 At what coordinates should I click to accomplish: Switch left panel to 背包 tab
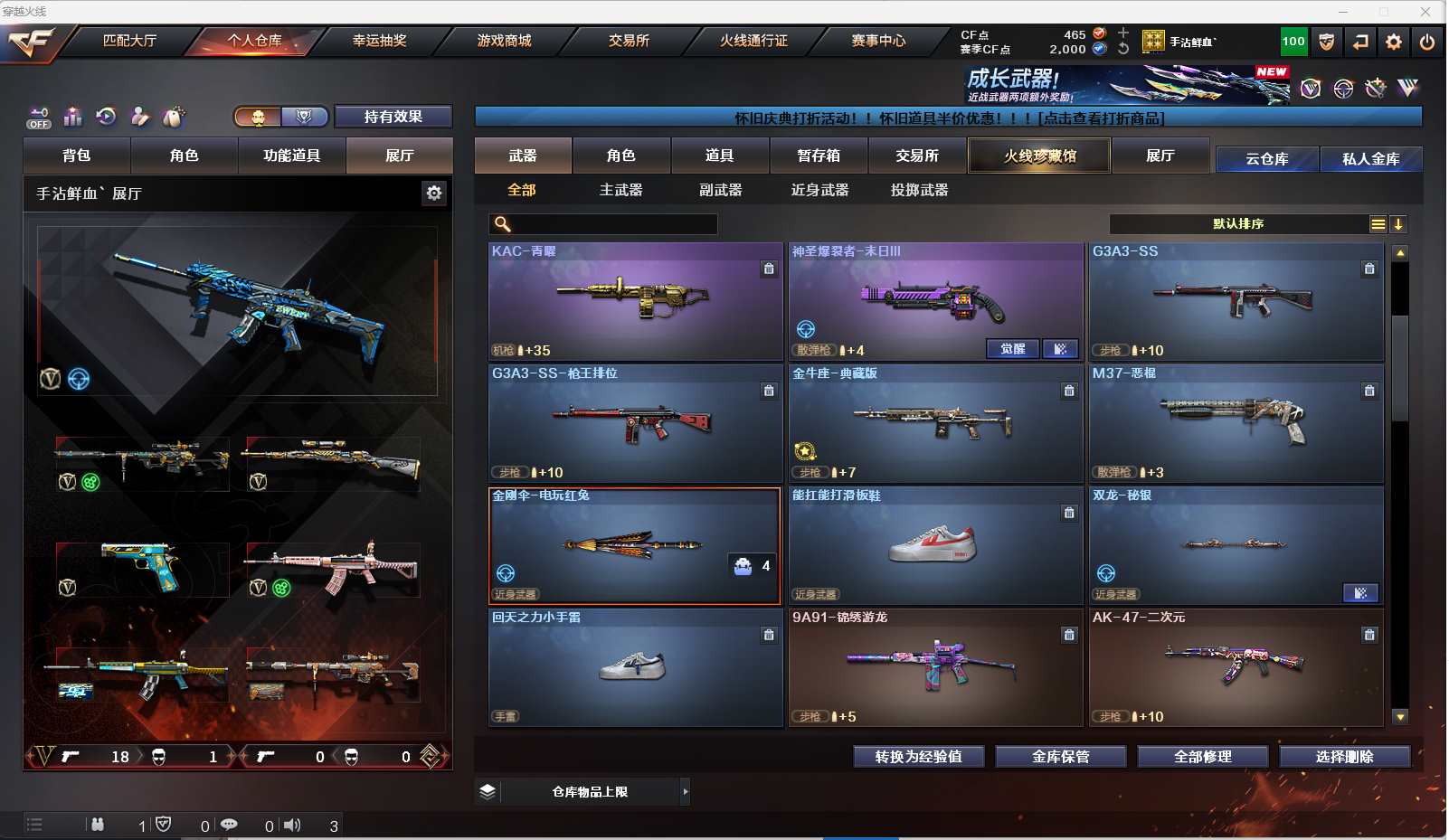(77, 156)
